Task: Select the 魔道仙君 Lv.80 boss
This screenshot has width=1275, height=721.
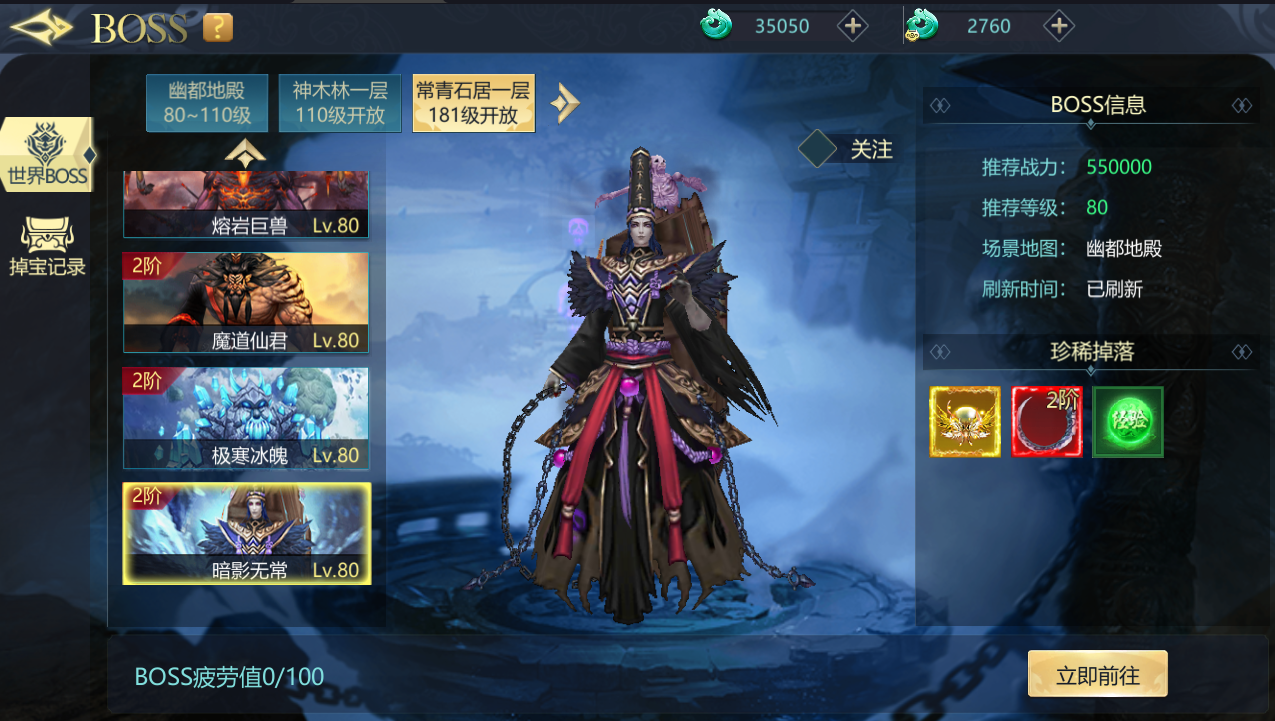Action: pyautogui.click(x=246, y=303)
